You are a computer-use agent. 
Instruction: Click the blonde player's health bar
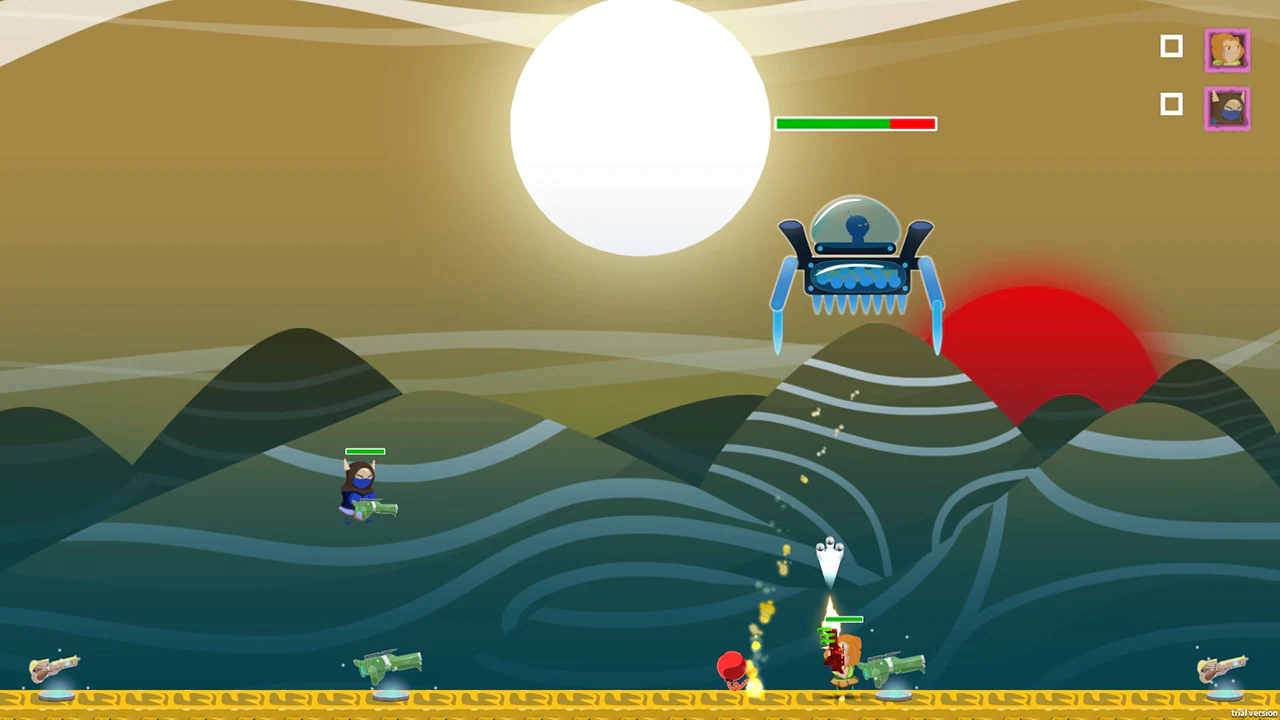843,620
